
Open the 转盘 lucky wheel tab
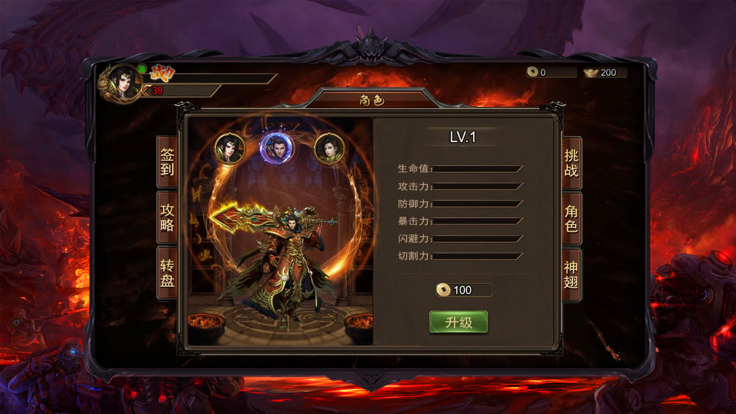167,272
